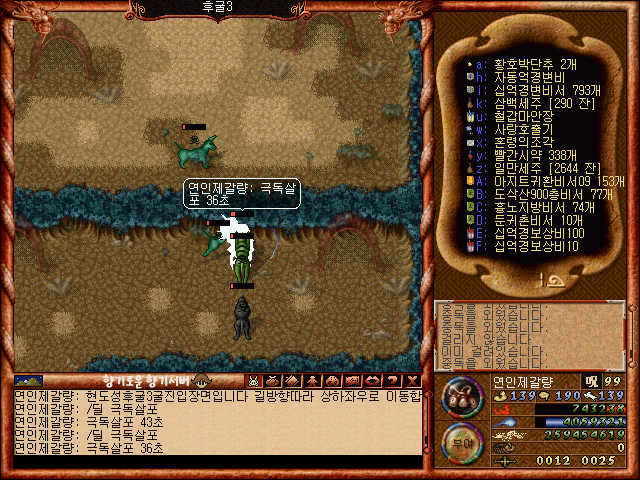
Task: Select the 십억경보상비100 item row
Action: 532,233
